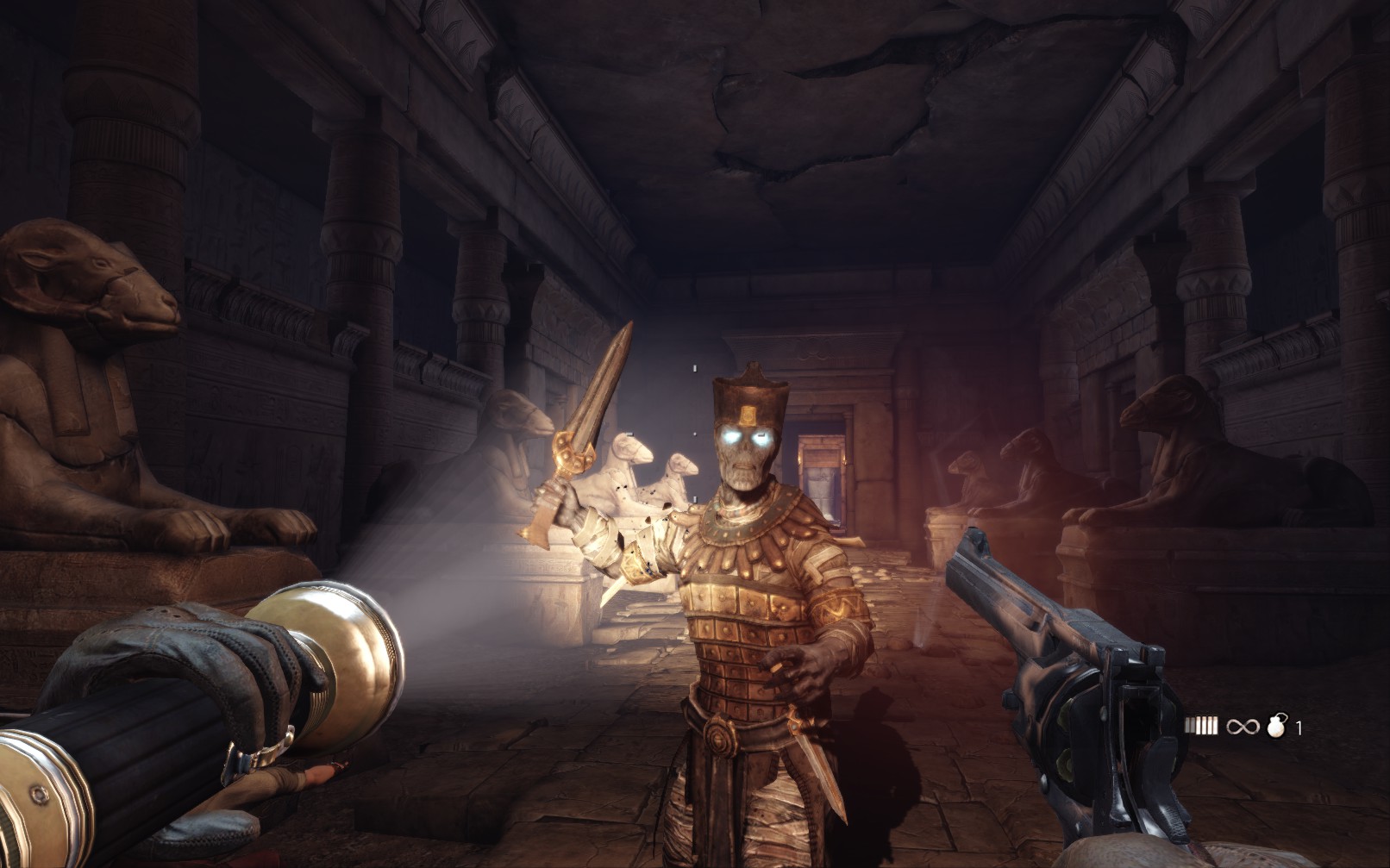Click the grenade count icon

(1276, 726)
